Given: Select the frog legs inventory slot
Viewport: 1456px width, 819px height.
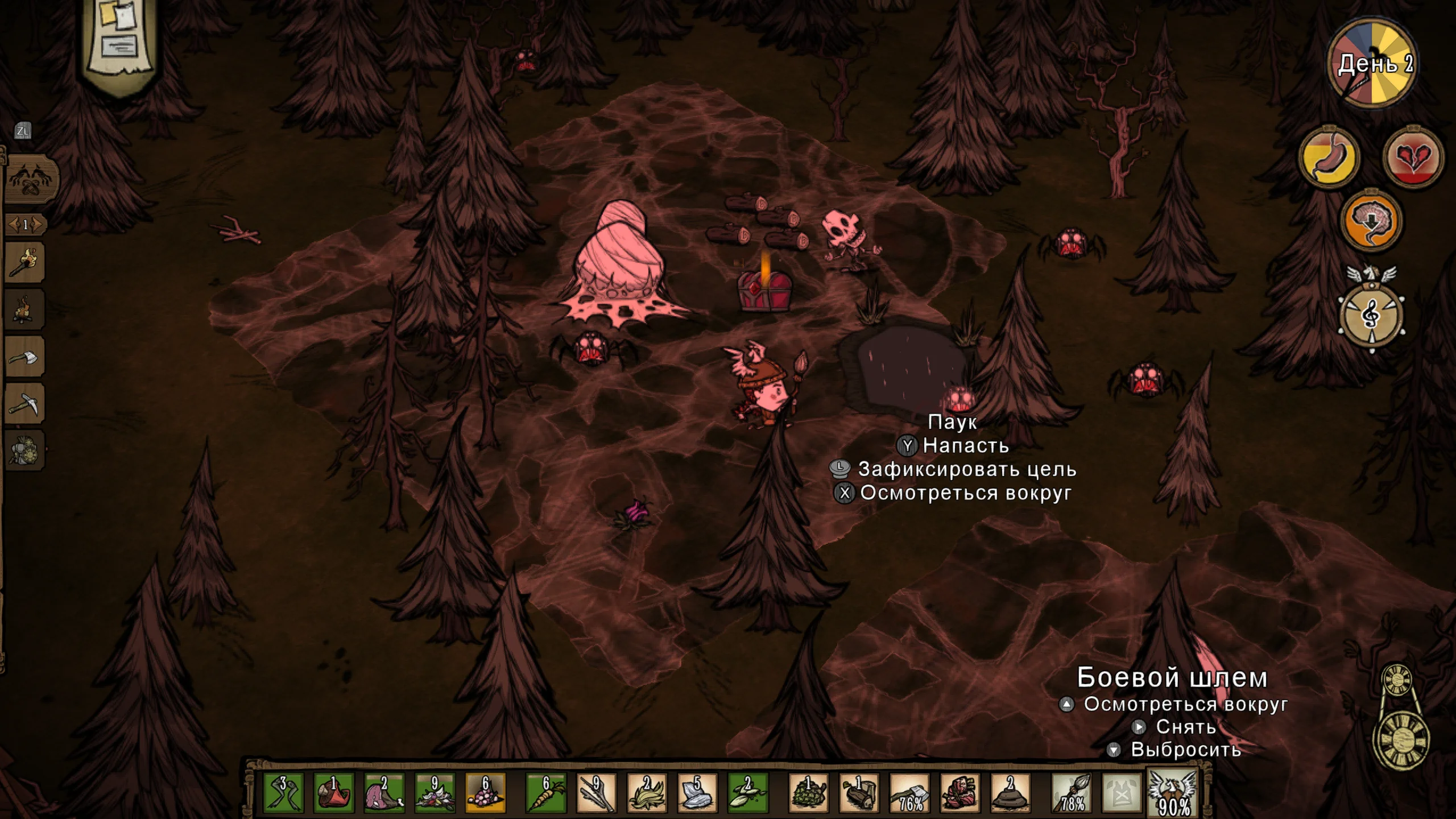Looking at the screenshot, I should (284, 792).
